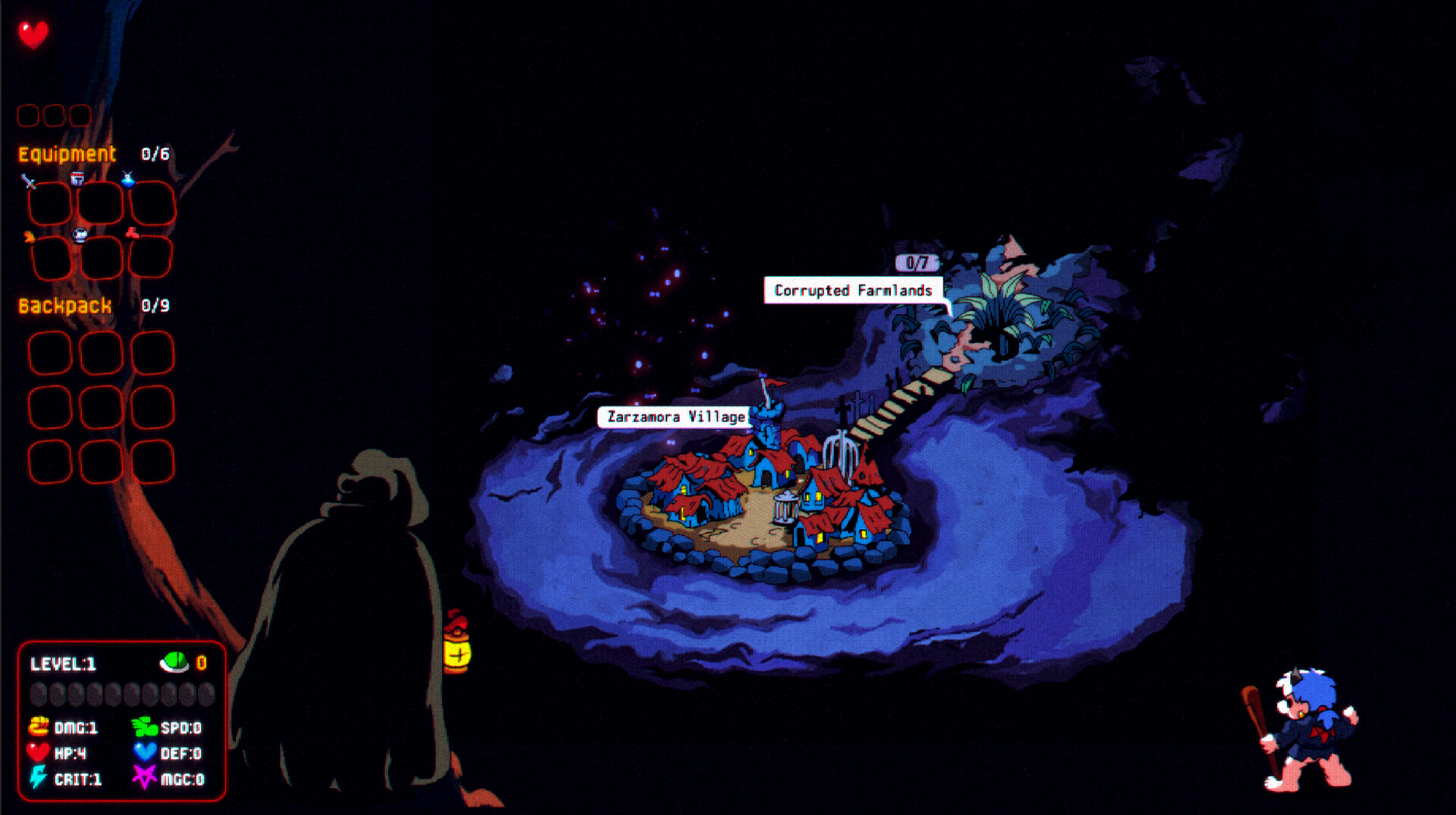Click the XP progress bar under LEVEL:1

pyautogui.click(x=121, y=692)
